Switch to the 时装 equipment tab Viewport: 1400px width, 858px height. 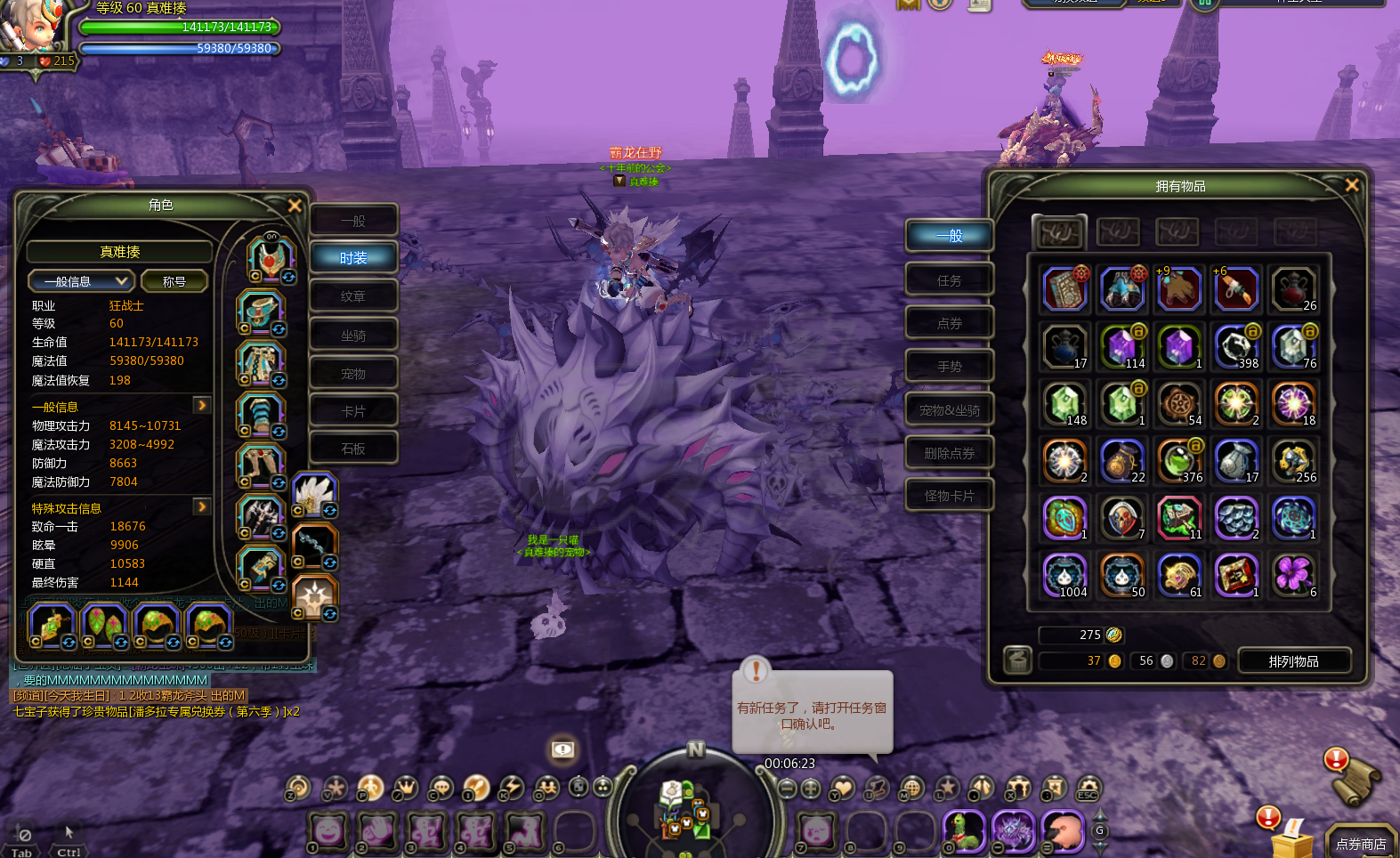point(353,258)
